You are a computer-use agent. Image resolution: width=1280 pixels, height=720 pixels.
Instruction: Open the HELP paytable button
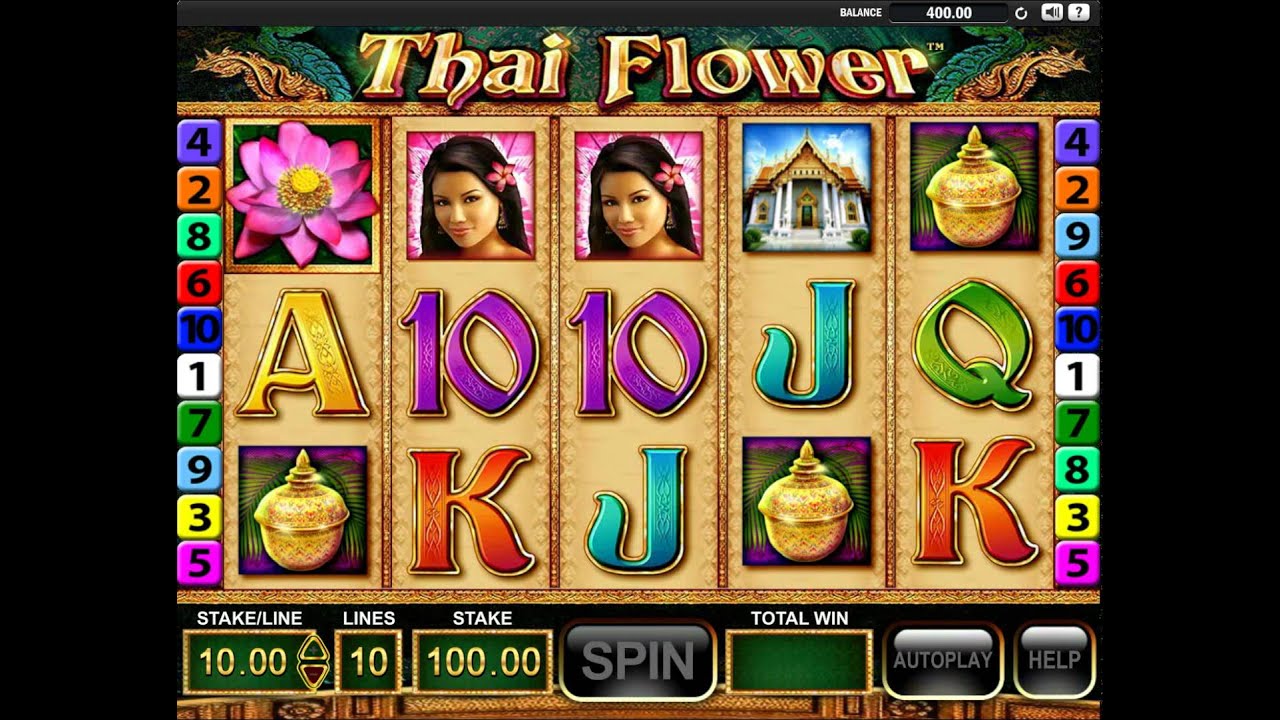(x=1054, y=660)
